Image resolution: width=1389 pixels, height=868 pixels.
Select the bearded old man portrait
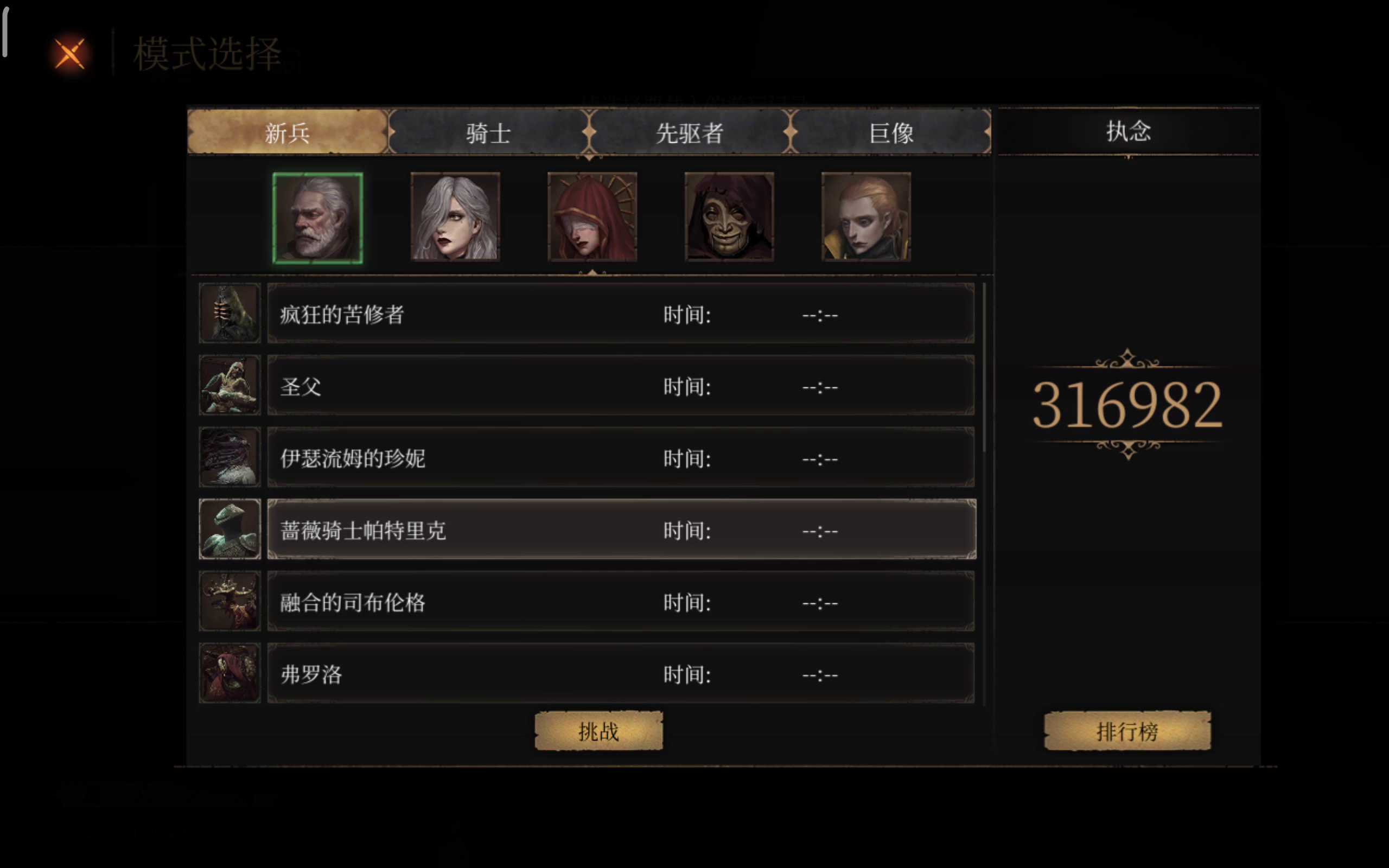click(x=318, y=216)
